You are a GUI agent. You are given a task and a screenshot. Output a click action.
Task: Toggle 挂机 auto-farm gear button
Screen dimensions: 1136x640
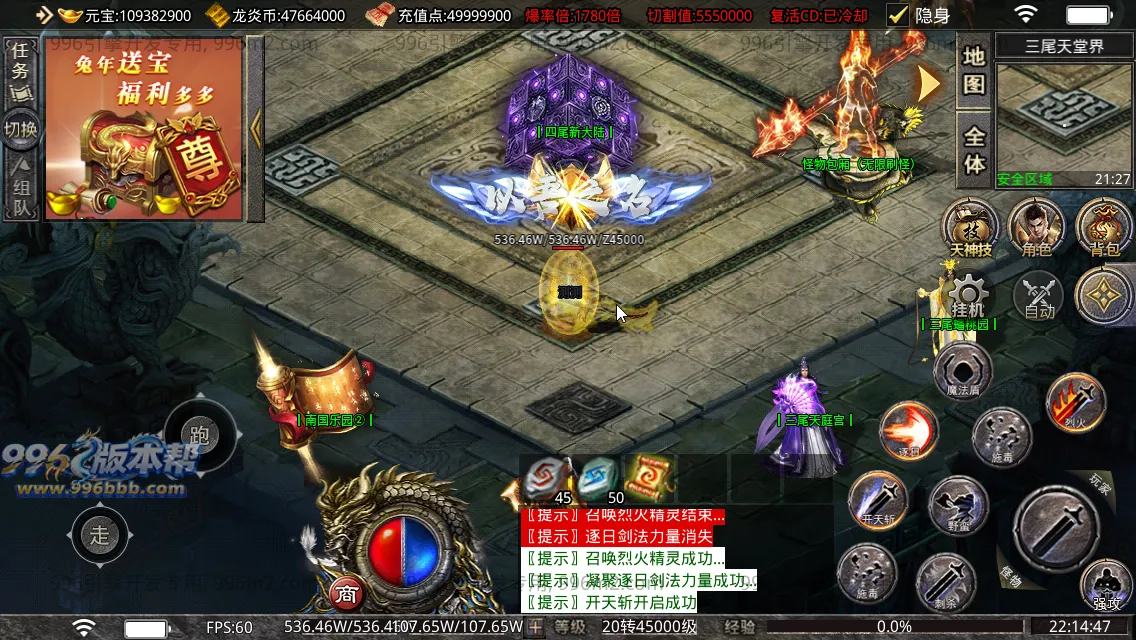[968, 296]
